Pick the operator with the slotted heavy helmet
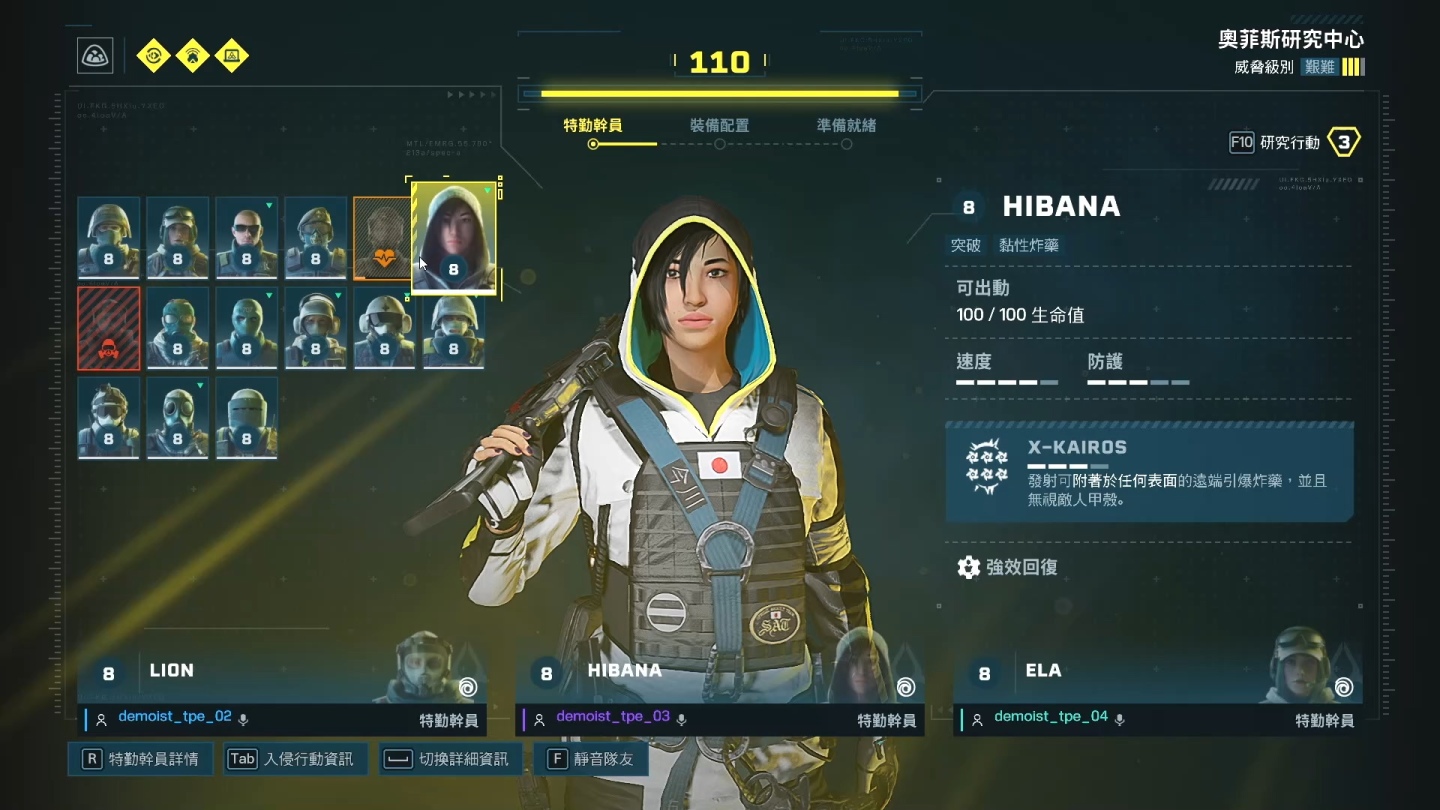The image size is (1440, 810). click(x=246, y=417)
